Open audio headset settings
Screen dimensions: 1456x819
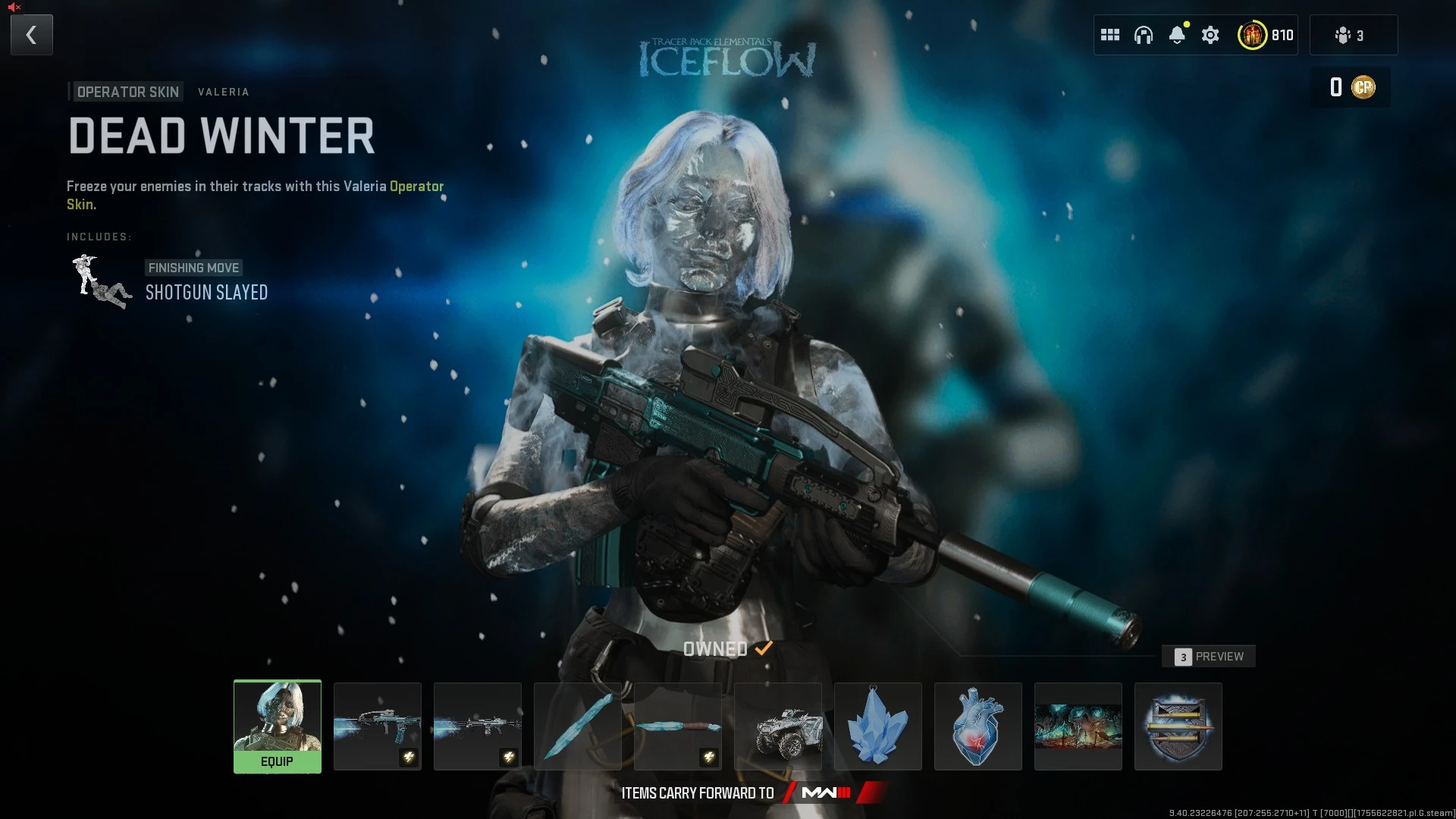1144,34
